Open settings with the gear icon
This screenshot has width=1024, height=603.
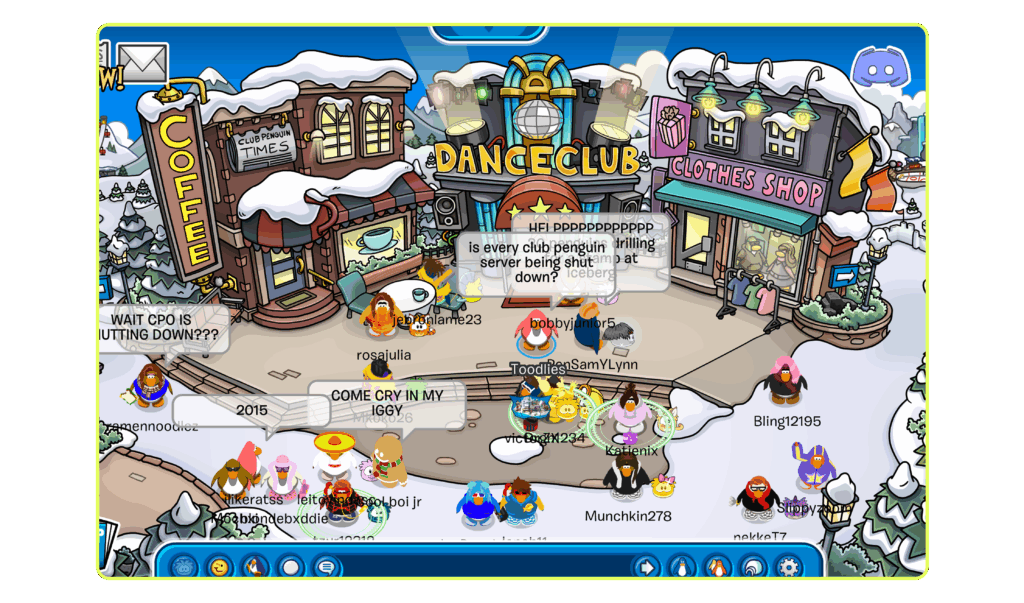point(789,567)
